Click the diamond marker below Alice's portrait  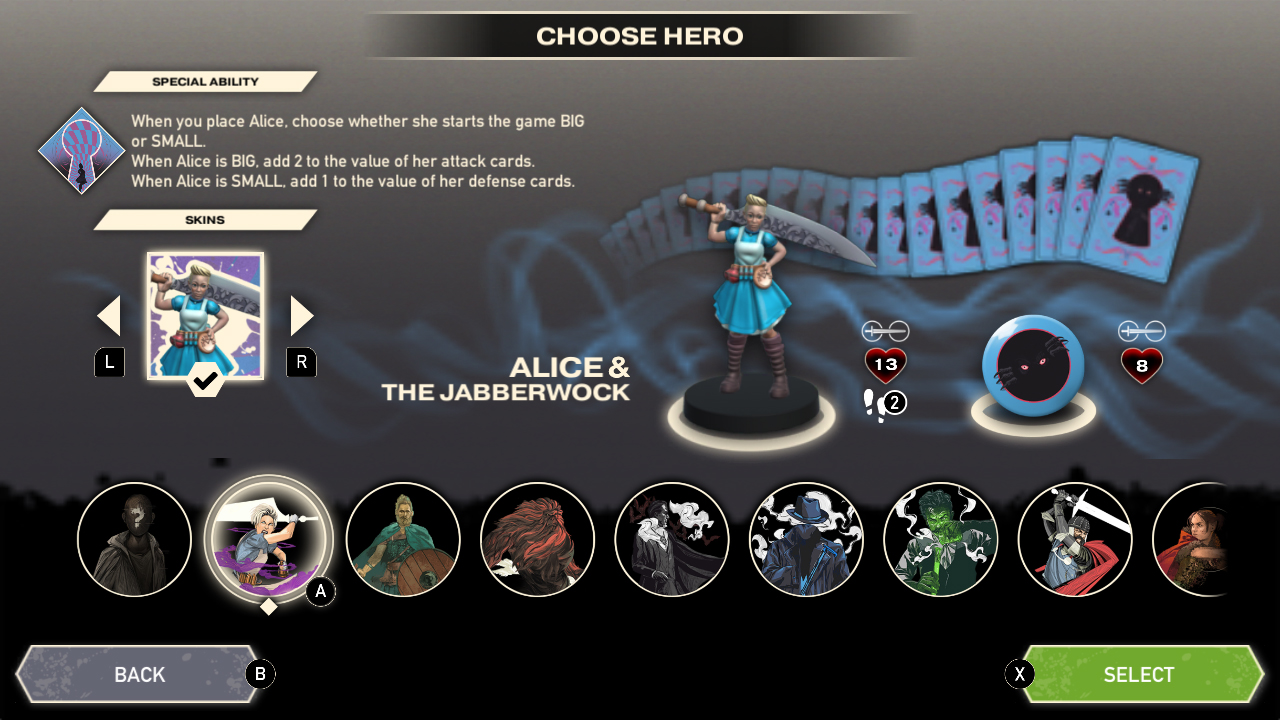pyautogui.click(x=267, y=607)
